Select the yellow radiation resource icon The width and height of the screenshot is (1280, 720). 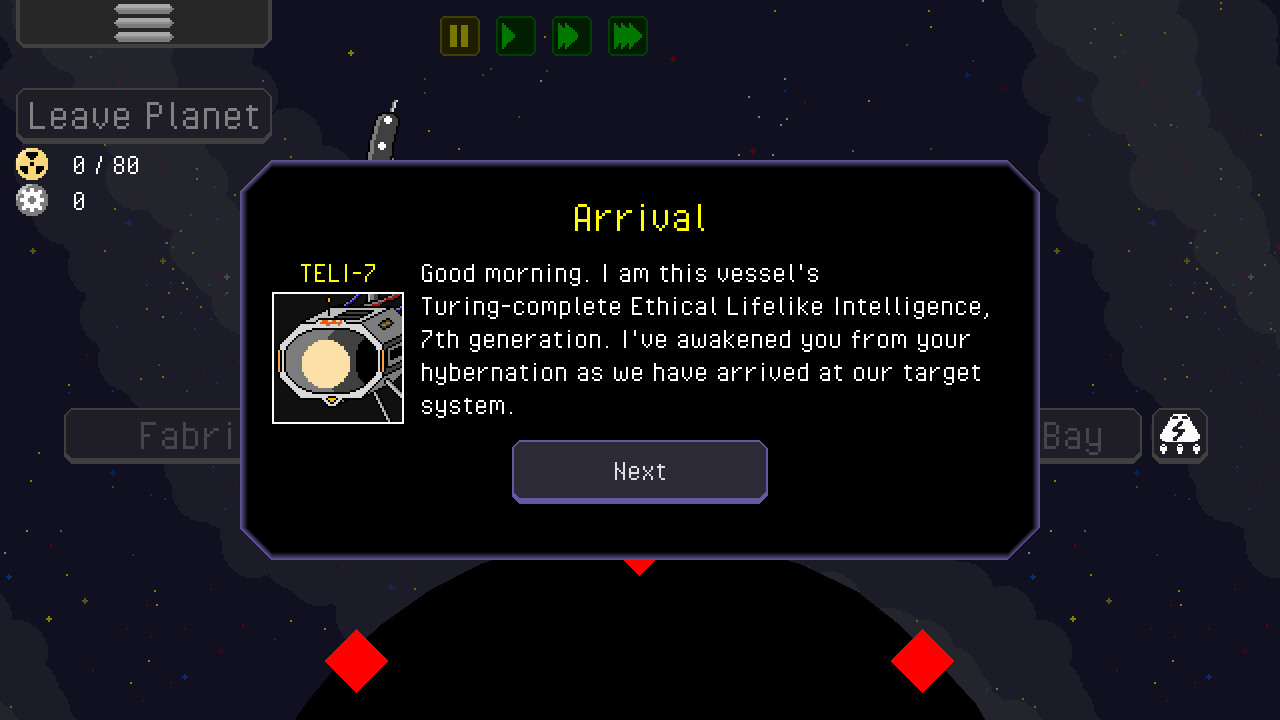click(32, 164)
